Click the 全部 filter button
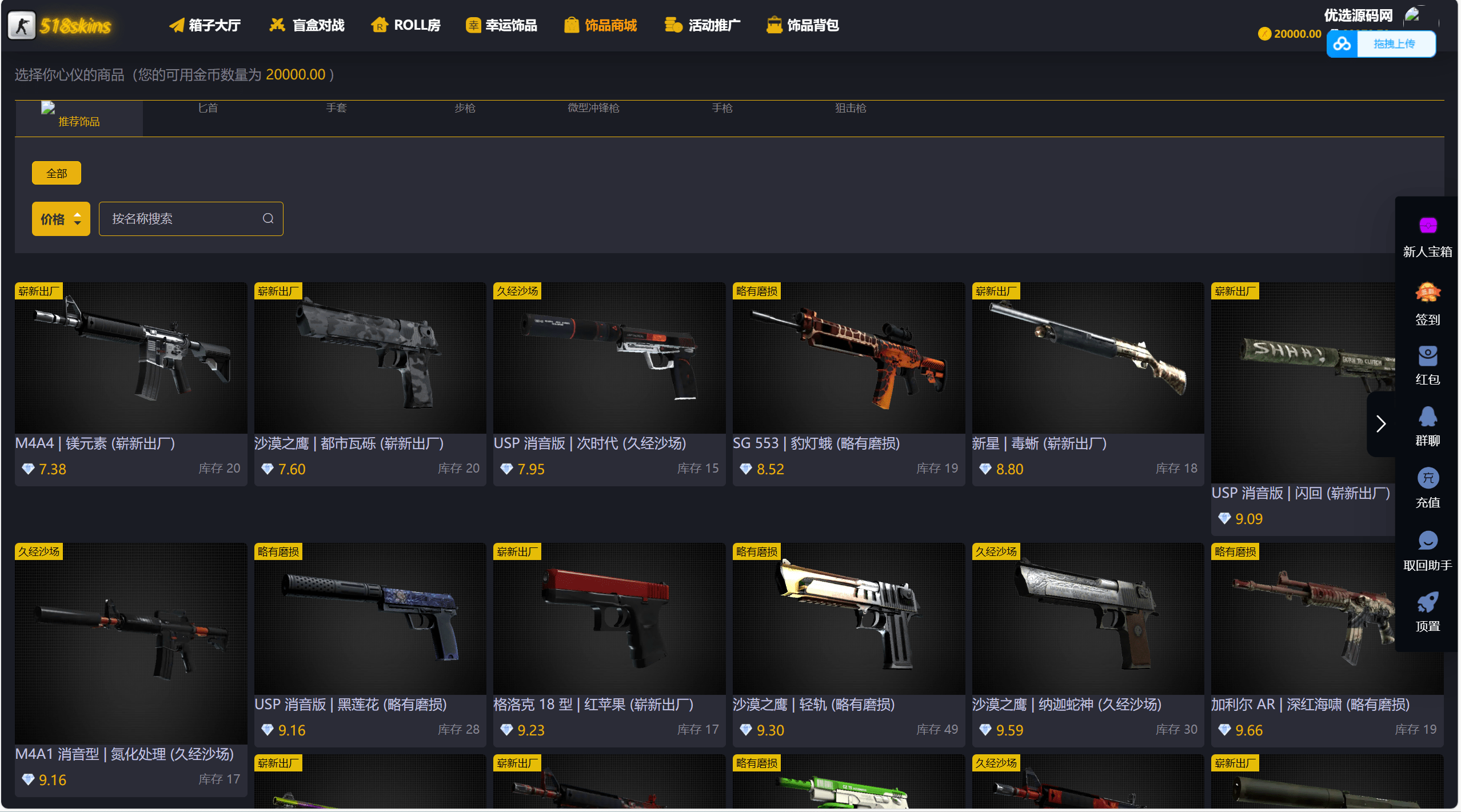The width and height of the screenshot is (1461, 812). point(56,172)
